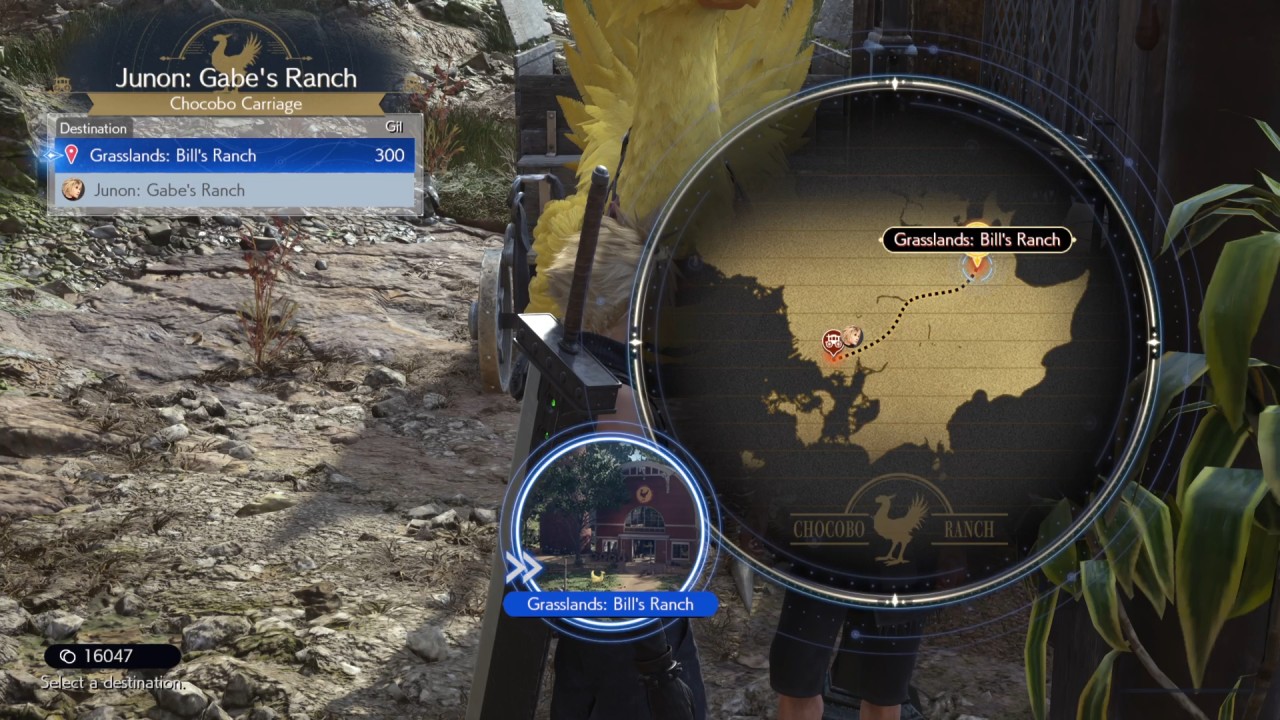
Task: Select the chocobo portrait next to Junon: Gabe's Ranch
Action: pos(72,190)
